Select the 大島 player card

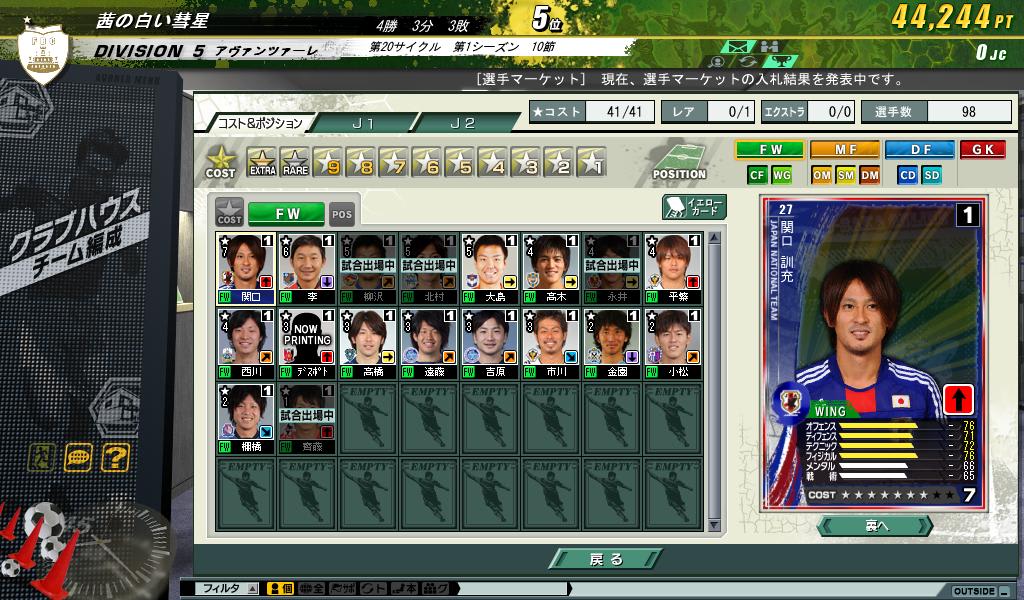[490, 268]
